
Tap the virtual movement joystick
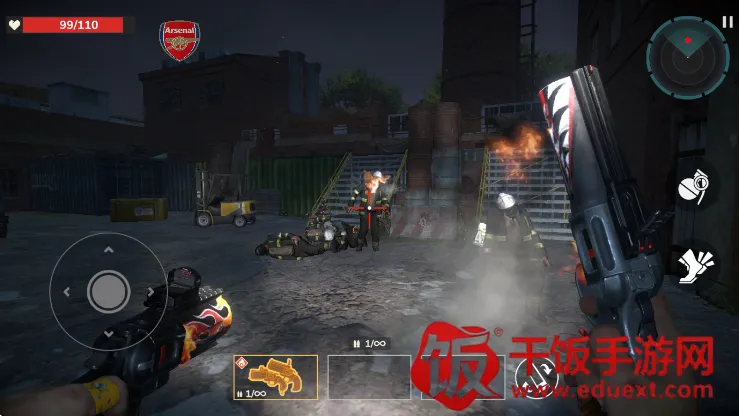(108, 291)
